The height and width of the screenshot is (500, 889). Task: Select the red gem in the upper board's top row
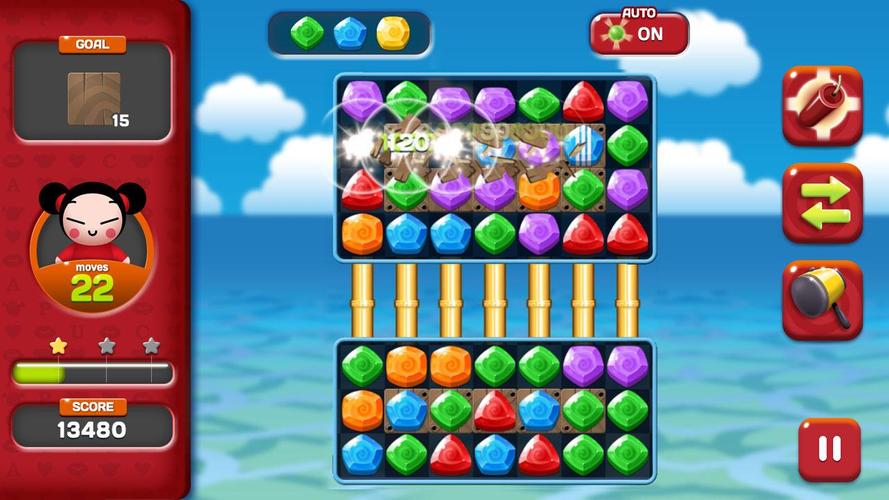coord(583,102)
